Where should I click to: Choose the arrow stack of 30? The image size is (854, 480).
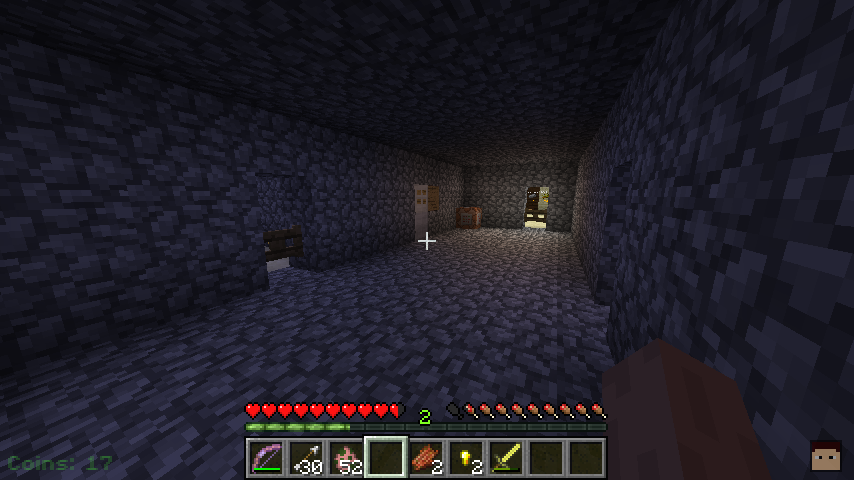305,458
